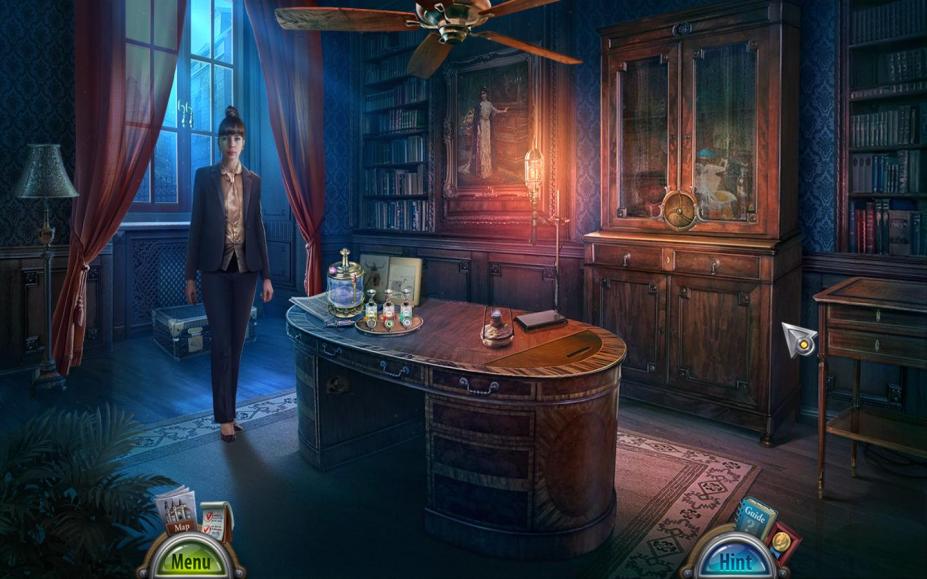Image resolution: width=927 pixels, height=579 pixels.
Task: Open the green Menu button
Action: coord(190,560)
